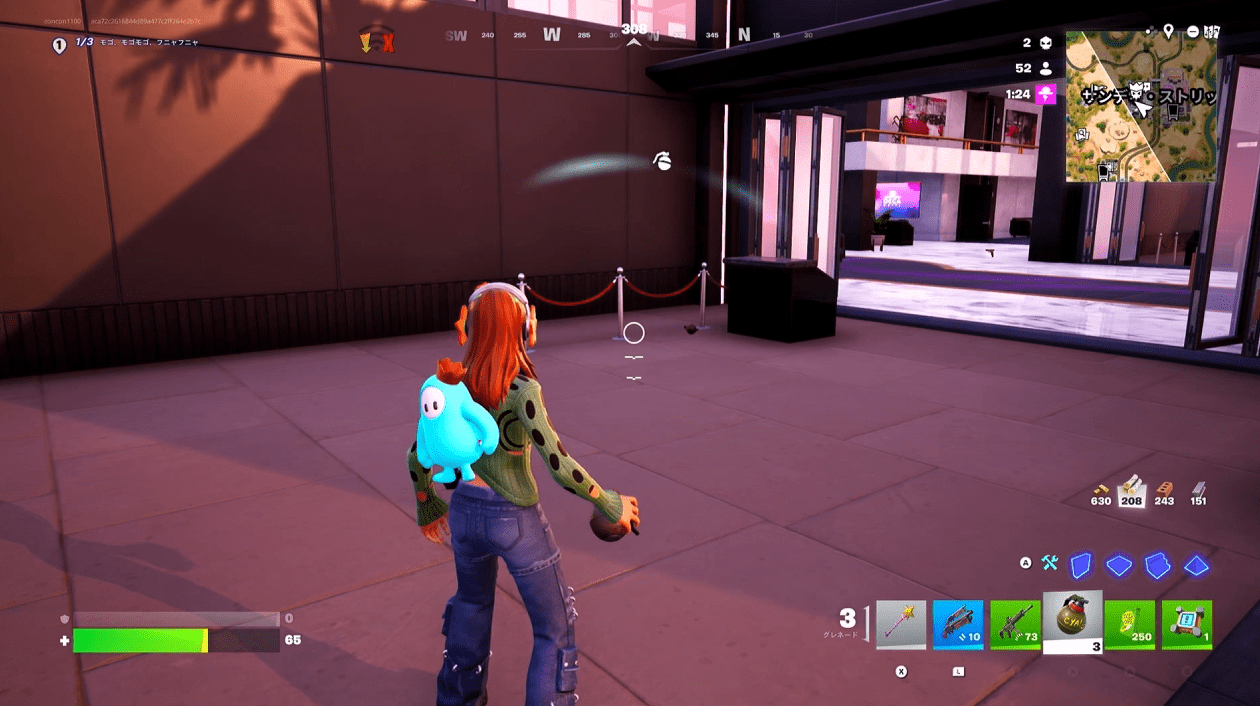1260x706 pixels.
Task: Open the minimap
Action: point(1141,106)
